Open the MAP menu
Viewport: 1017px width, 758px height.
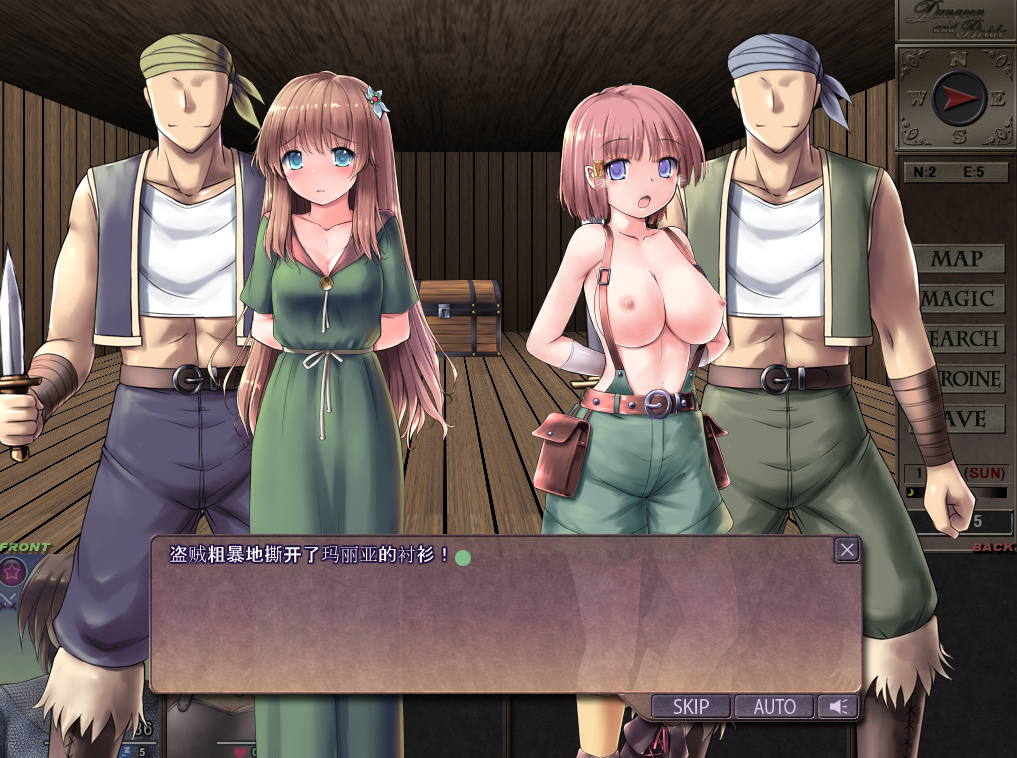click(959, 259)
